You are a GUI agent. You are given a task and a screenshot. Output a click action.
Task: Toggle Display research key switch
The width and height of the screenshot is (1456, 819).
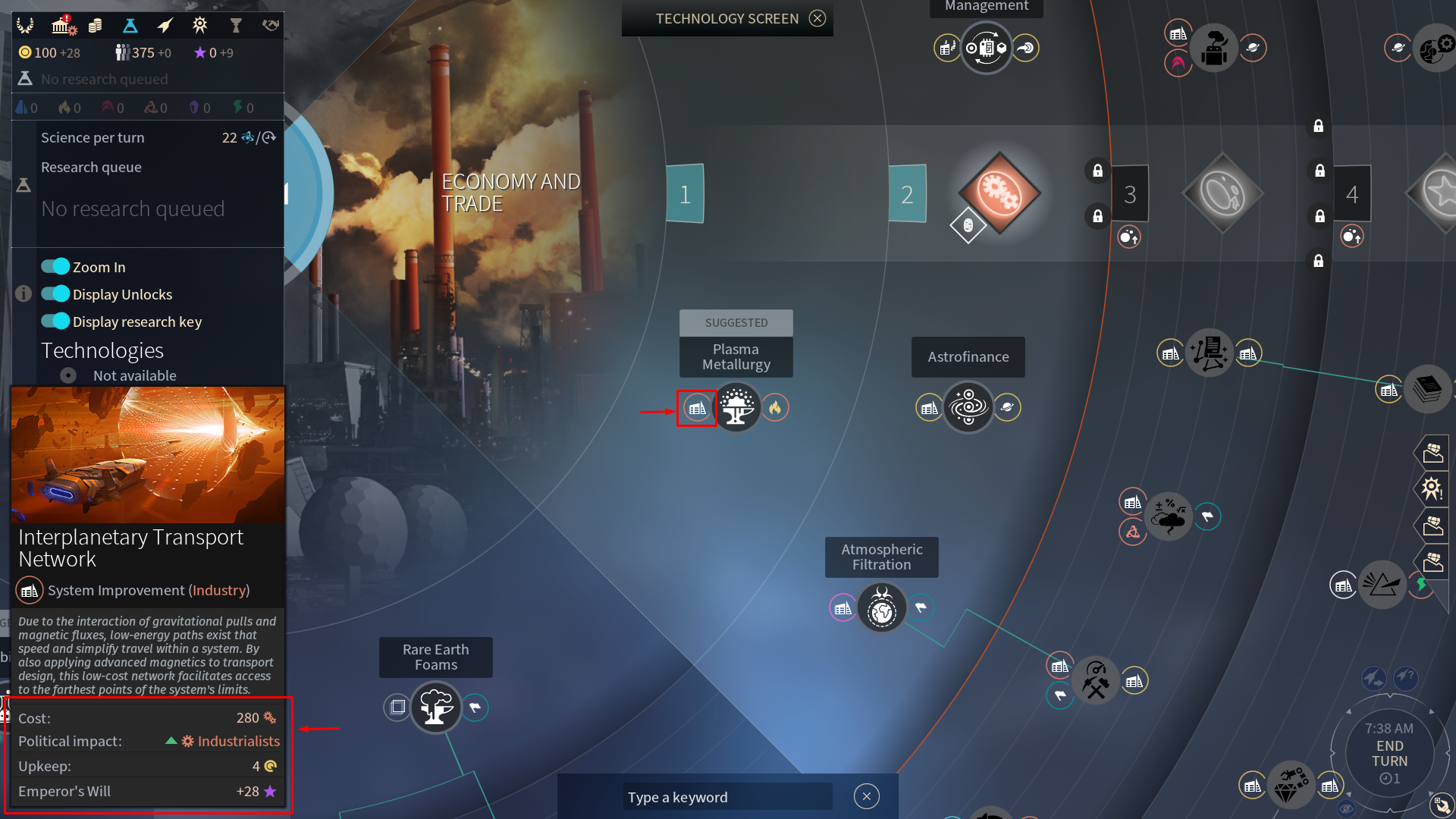pyautogui.click(x=55, y=322)
